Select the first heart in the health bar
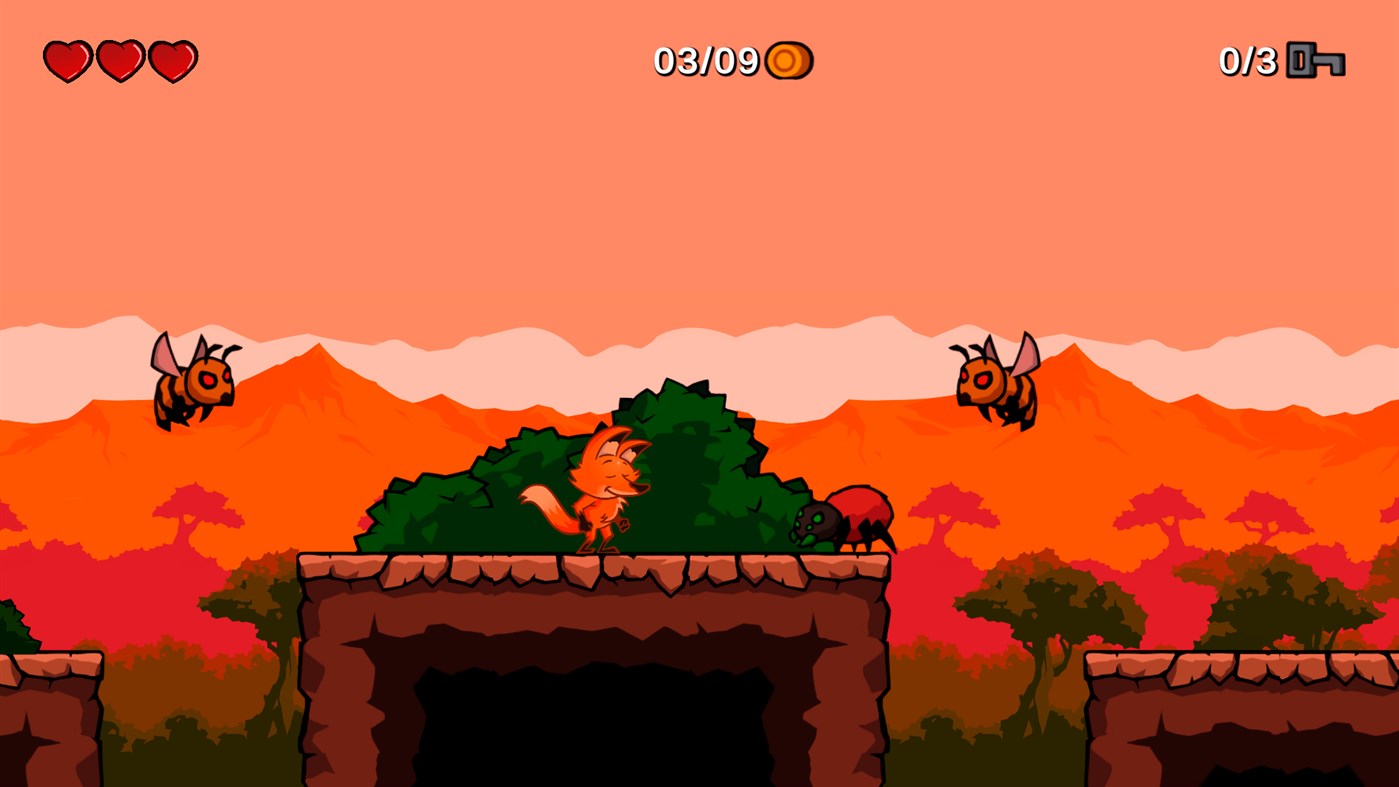This screenshot has width=1399, height=787. 65,60
